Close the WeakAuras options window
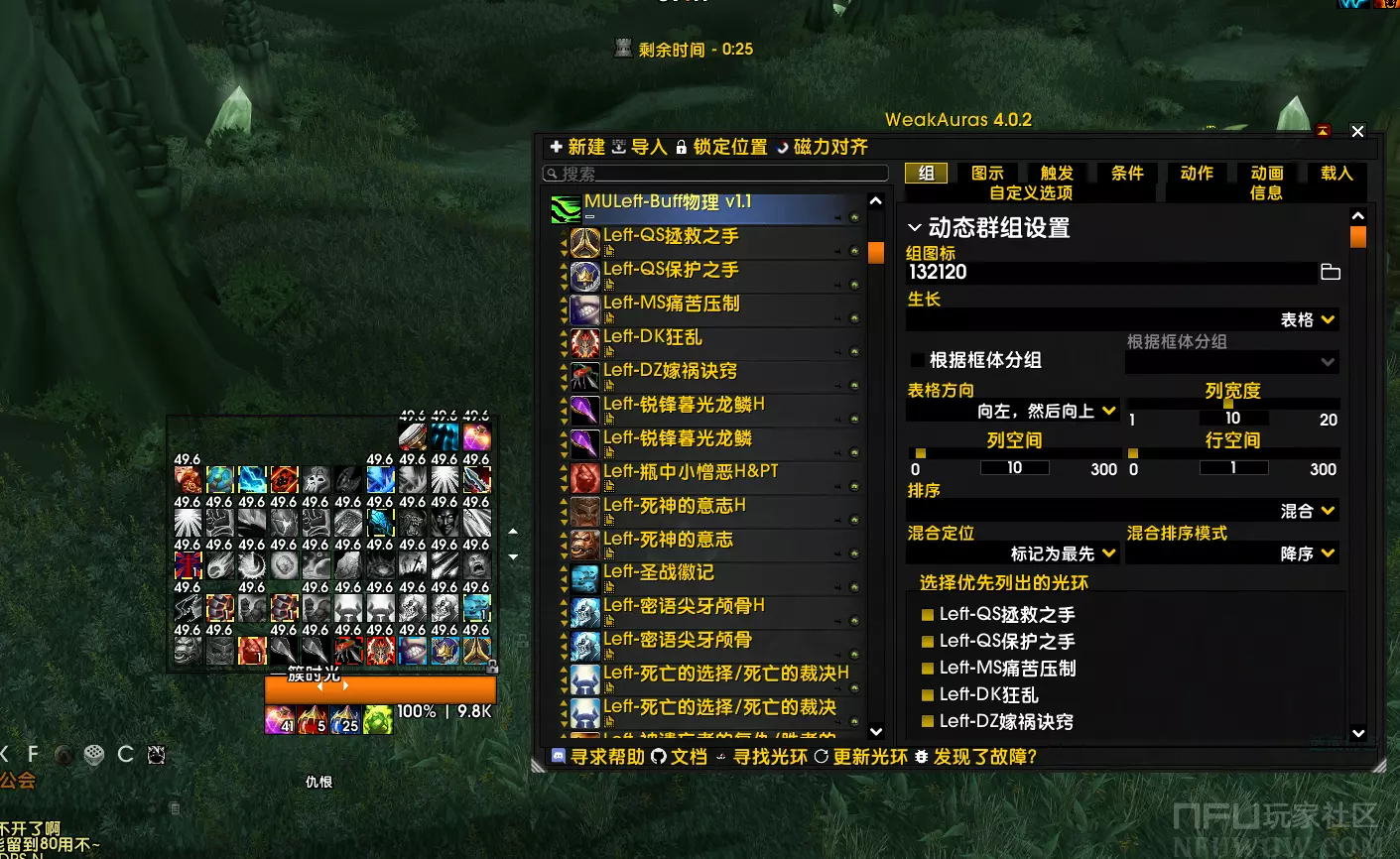The image size is (1400, 859). [x=1357, y=131]
